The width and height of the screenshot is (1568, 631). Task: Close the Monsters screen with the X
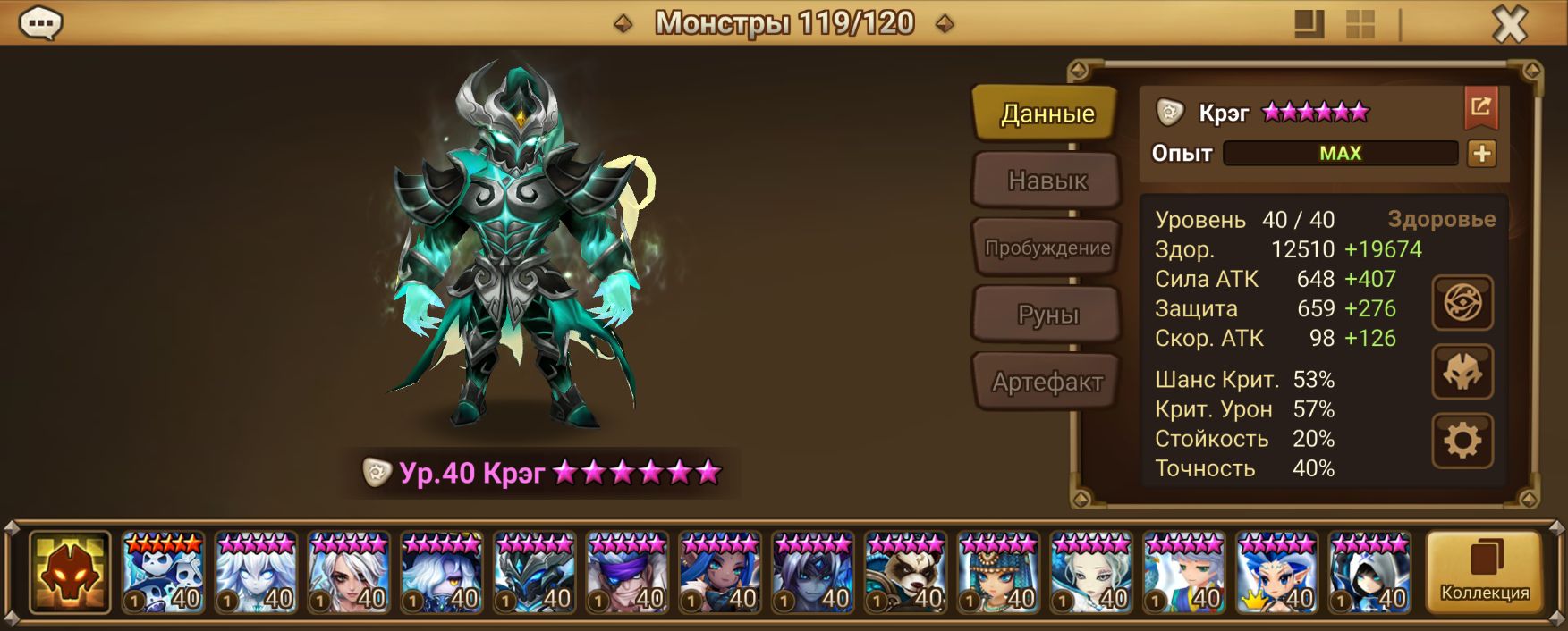click(x=1510, y=24)
